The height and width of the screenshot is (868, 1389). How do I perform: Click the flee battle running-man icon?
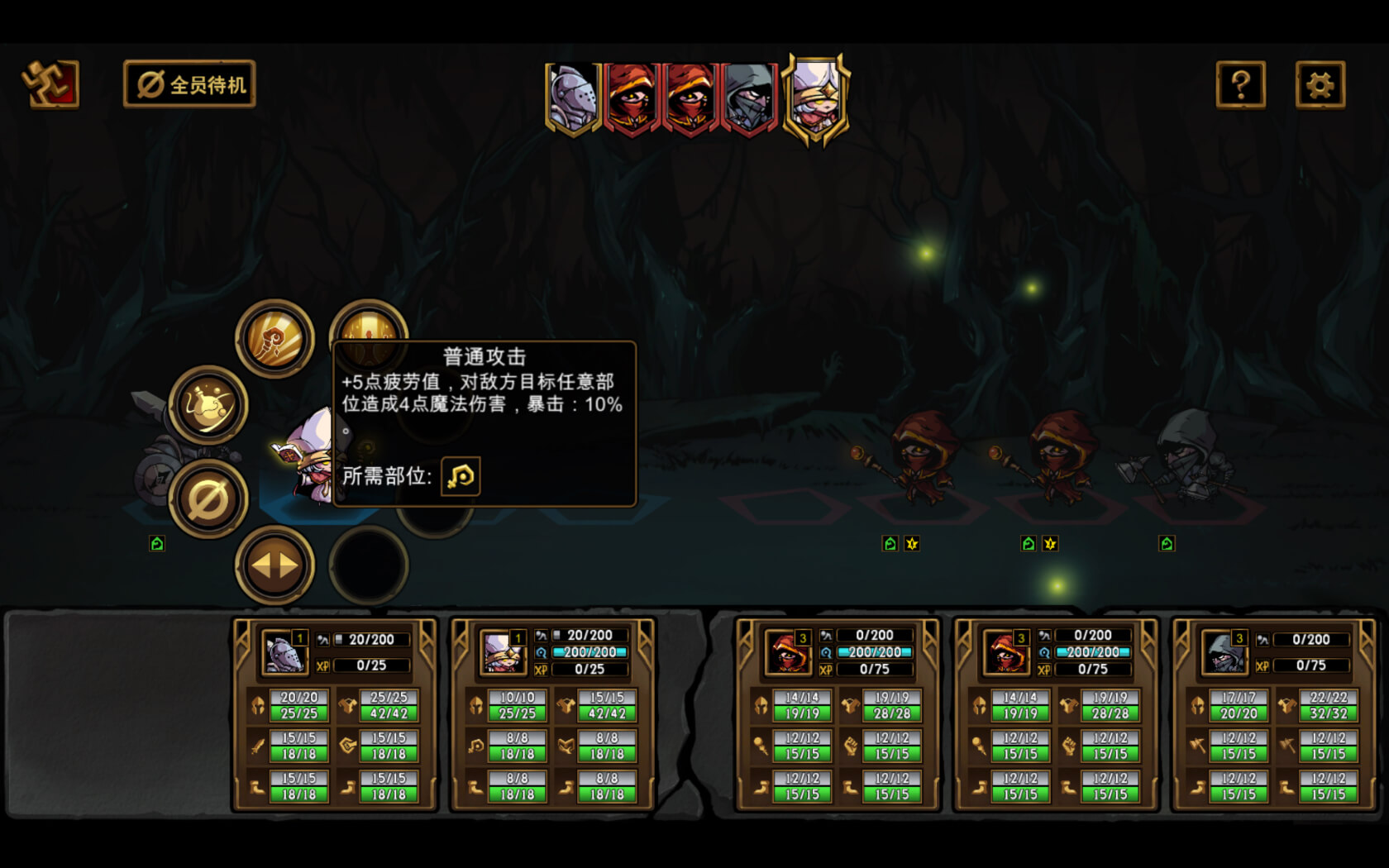point(50,83)
